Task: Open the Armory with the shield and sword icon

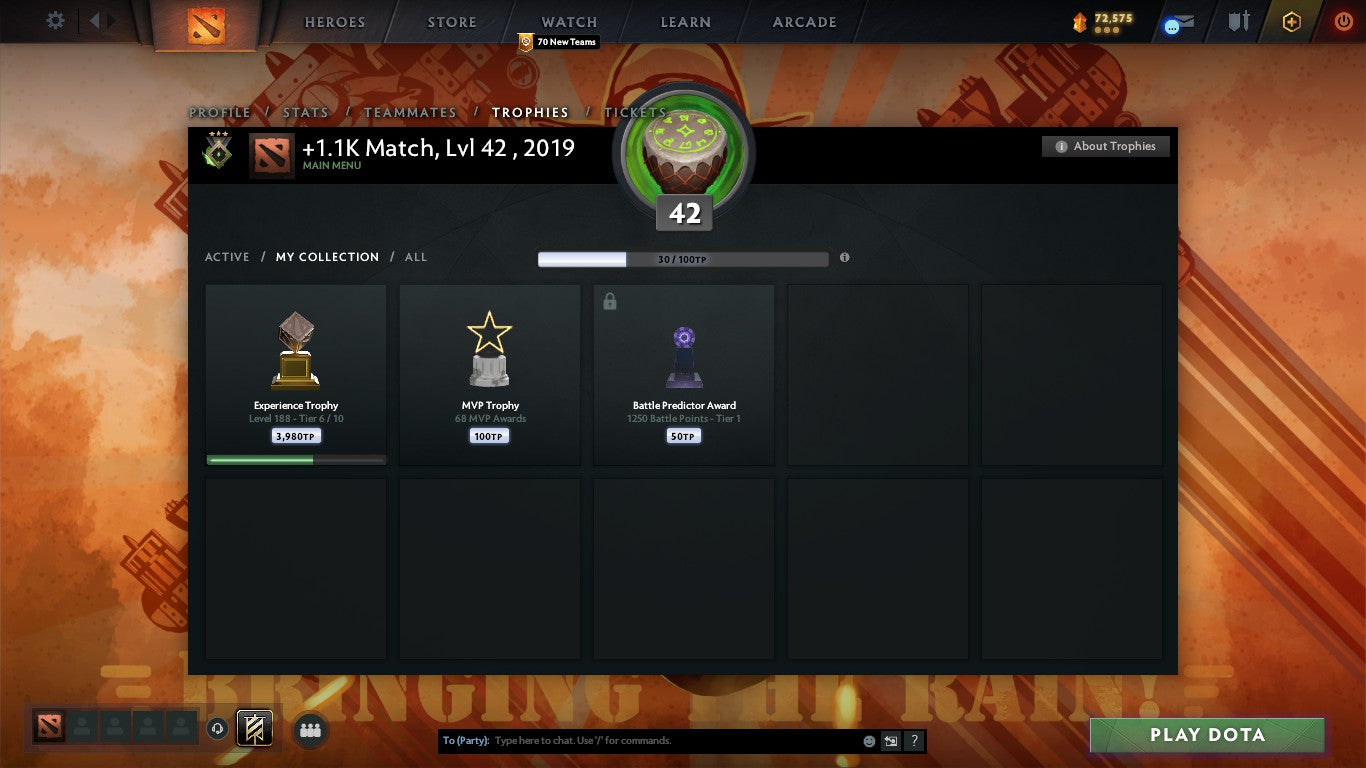Action: (x=1238, y=21)
